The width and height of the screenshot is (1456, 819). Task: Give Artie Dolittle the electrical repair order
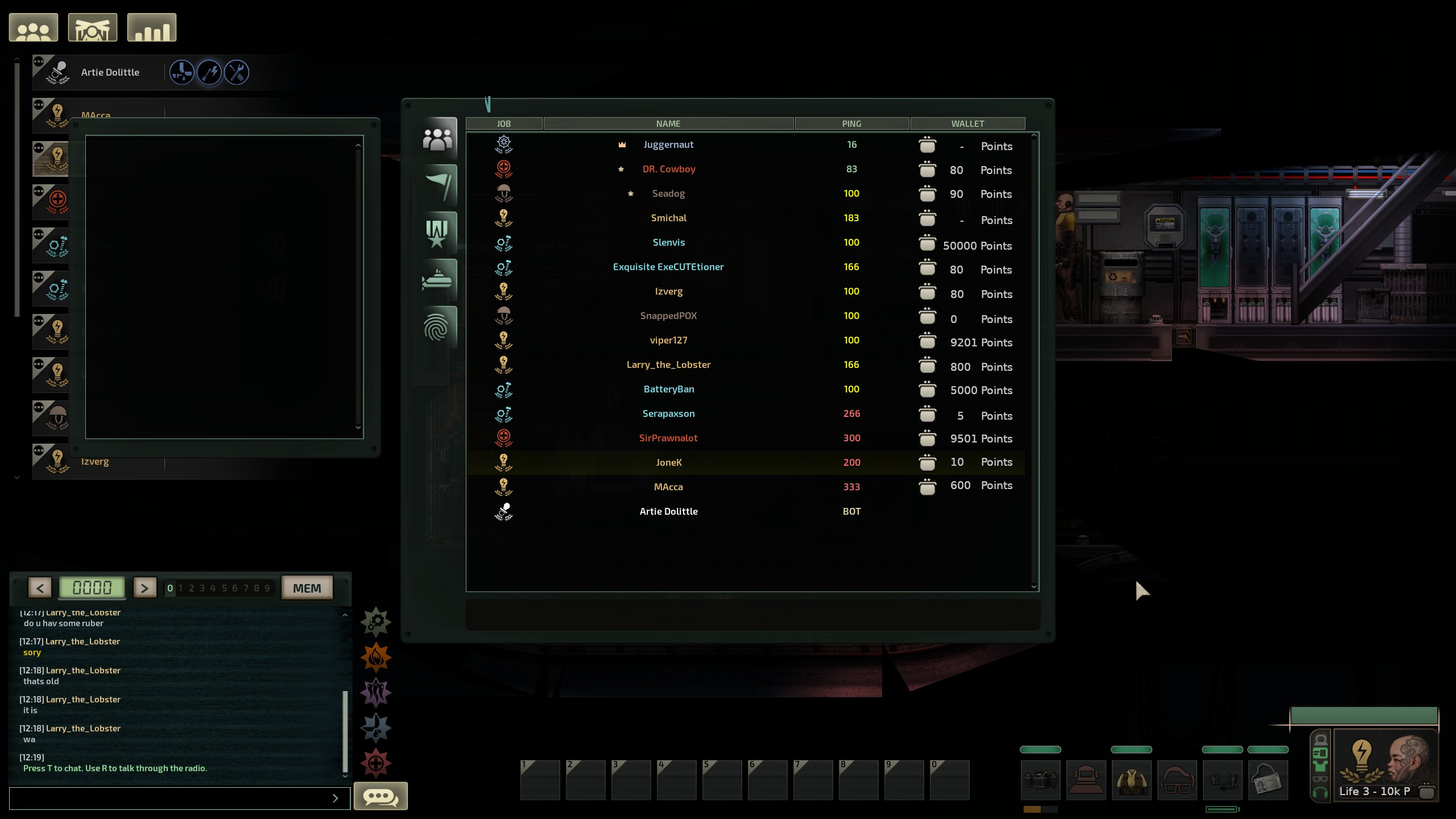click(x=209, y=72)
